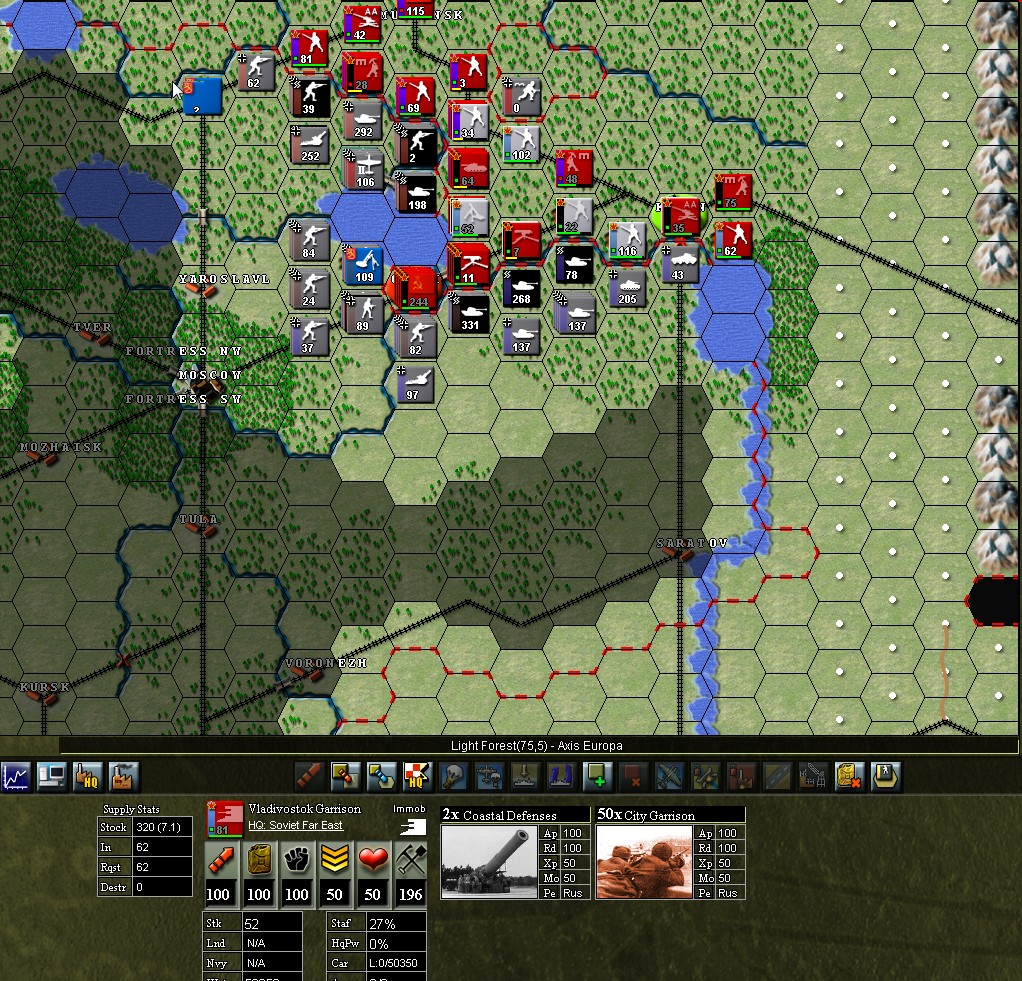View the City Garrison troop photo
The width and height of the screenshot is (1022, 981).
click(644, 862)
